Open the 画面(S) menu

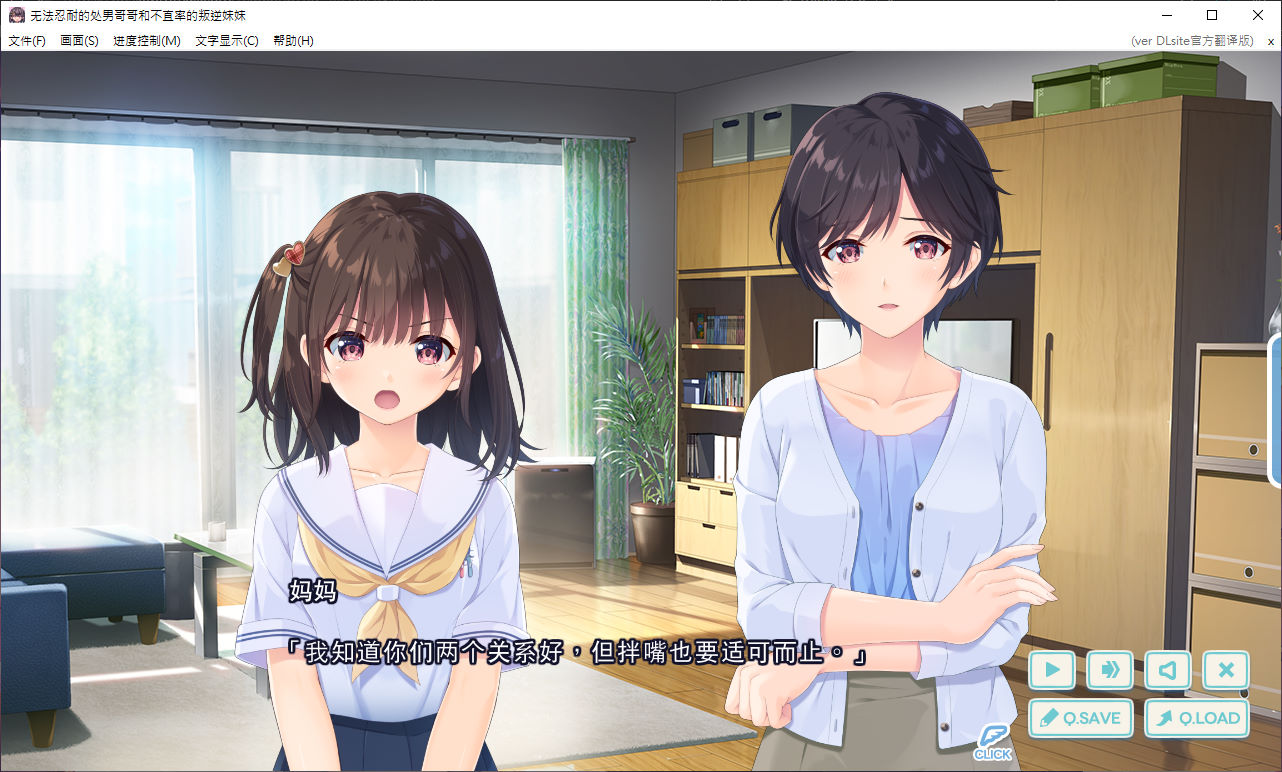pyautogui.click(x=79, y=41)
